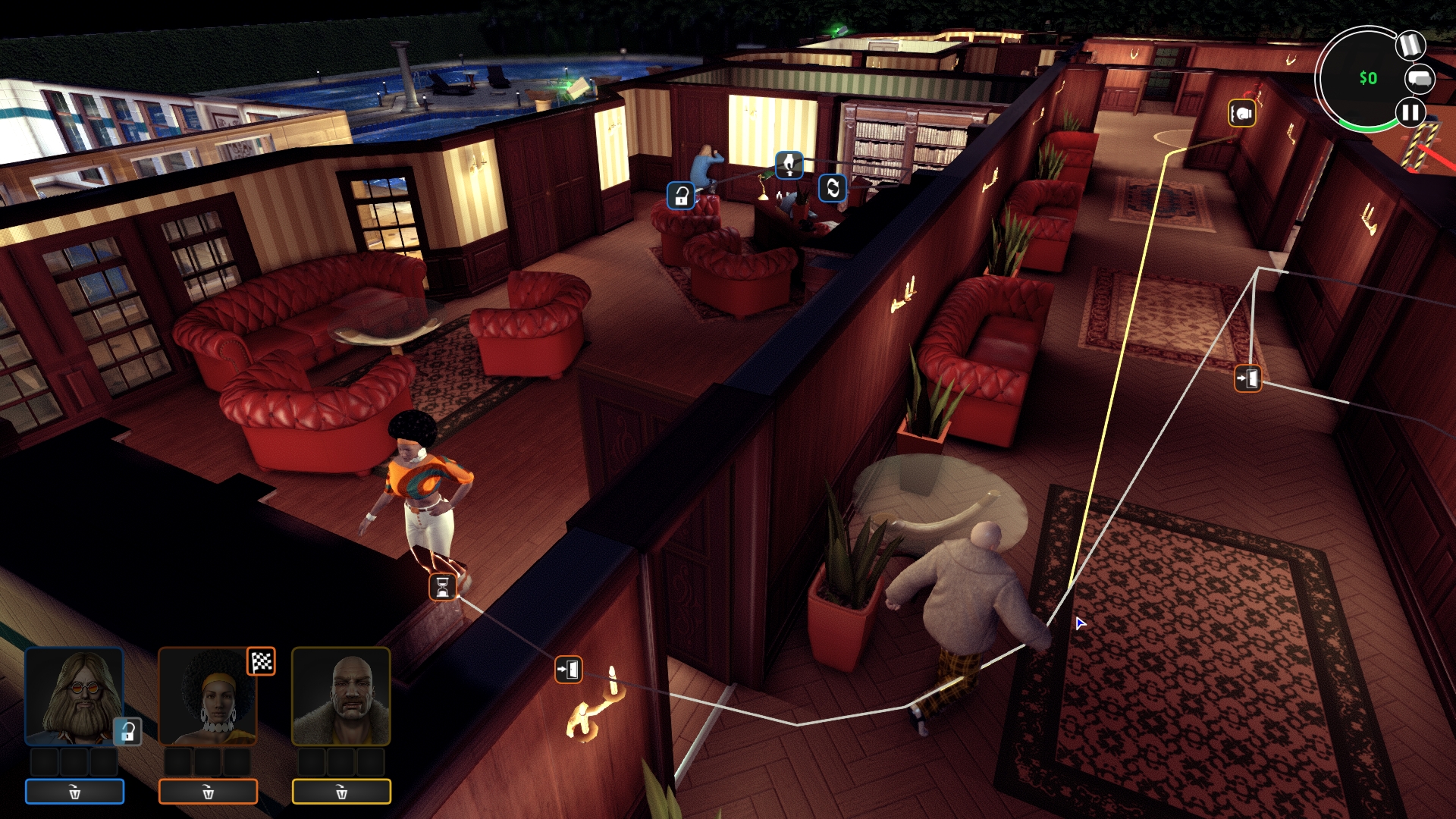Click the blue-bordered drop item button
This screenshot has height=819, width=1456.
click(x=74, y=792)
